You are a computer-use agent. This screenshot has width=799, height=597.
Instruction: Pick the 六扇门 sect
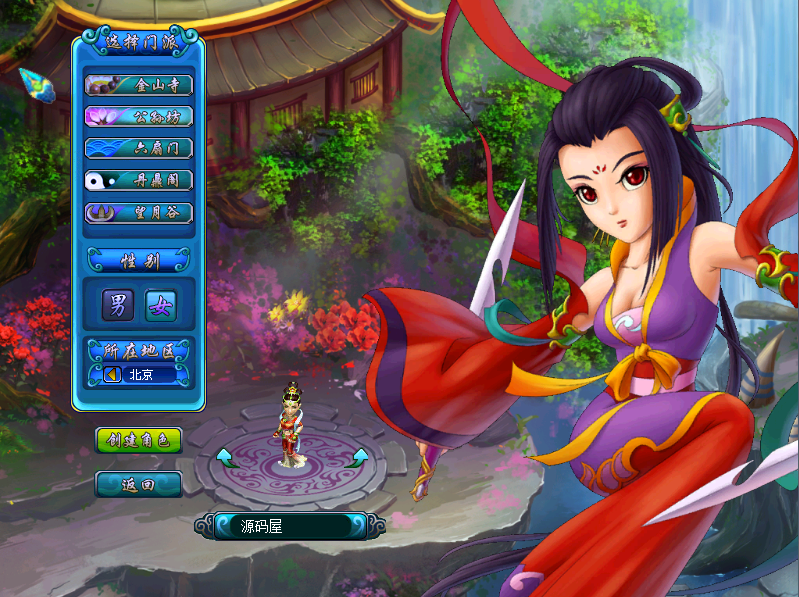tap(139, 148)
